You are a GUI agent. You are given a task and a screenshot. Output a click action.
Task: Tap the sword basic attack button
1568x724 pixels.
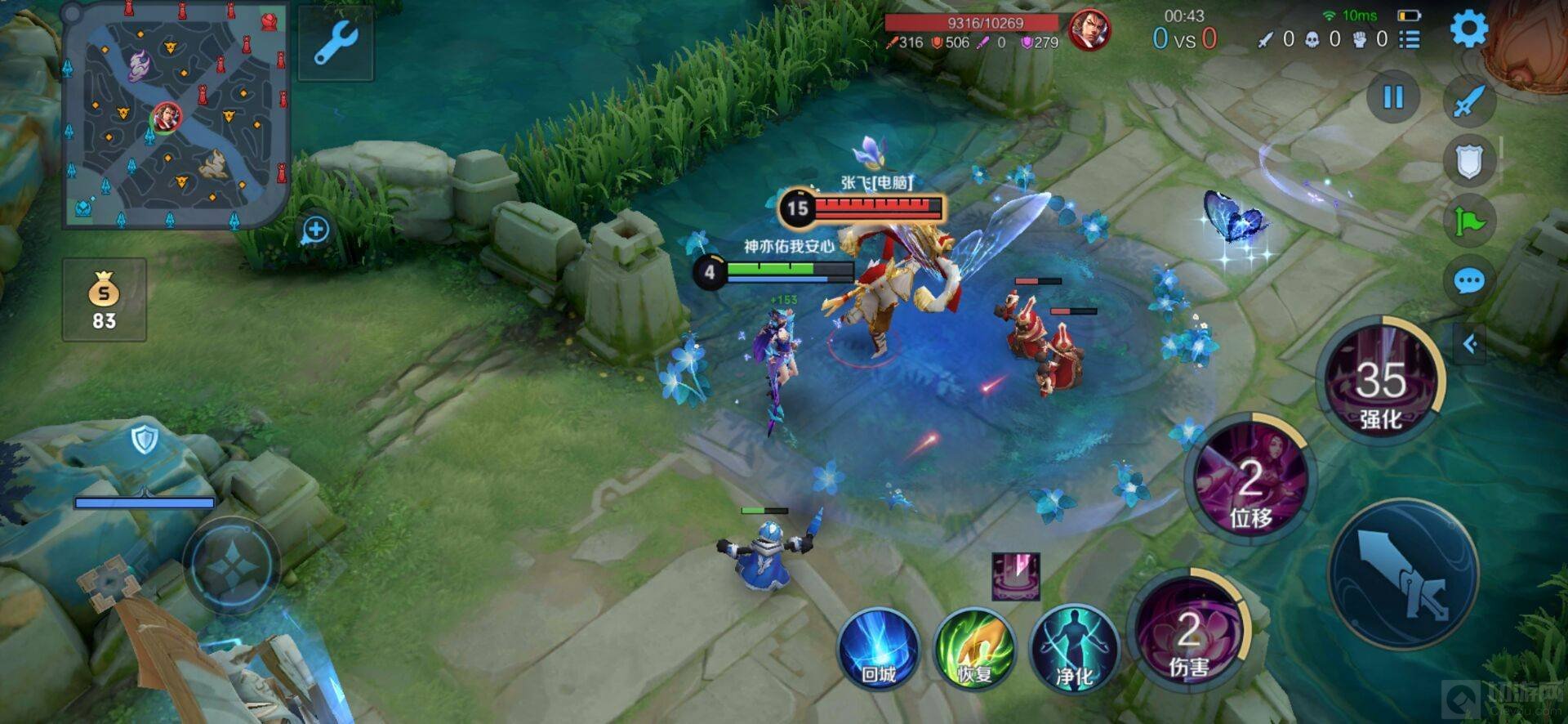point(1403,575)
